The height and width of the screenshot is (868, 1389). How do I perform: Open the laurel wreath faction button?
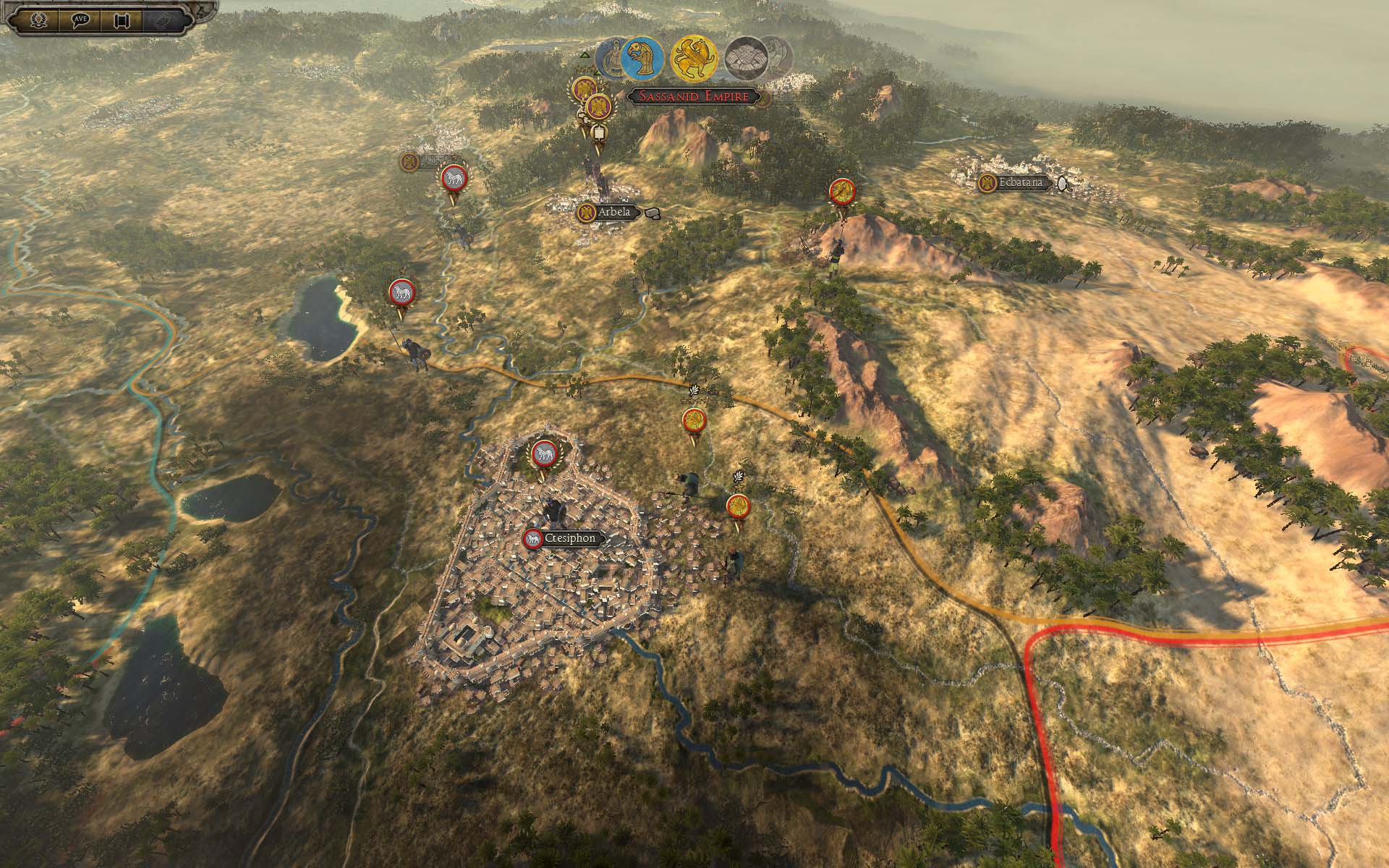(40, 20)
